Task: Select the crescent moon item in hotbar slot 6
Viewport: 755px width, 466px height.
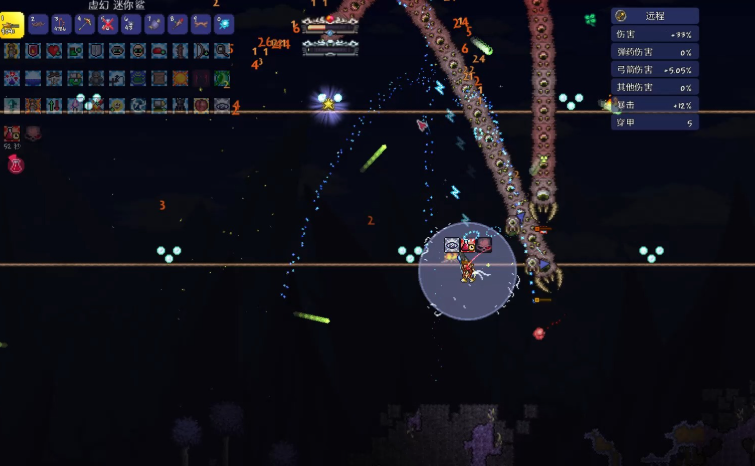Action: 131,25
